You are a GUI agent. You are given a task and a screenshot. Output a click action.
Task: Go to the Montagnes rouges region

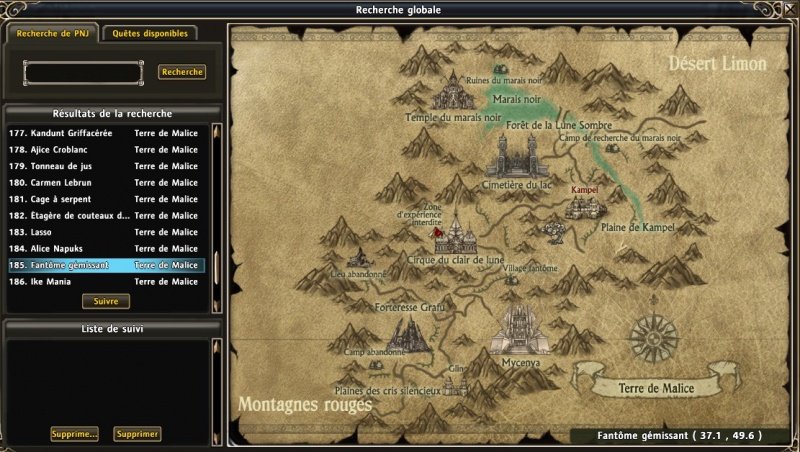click(305, 405)
